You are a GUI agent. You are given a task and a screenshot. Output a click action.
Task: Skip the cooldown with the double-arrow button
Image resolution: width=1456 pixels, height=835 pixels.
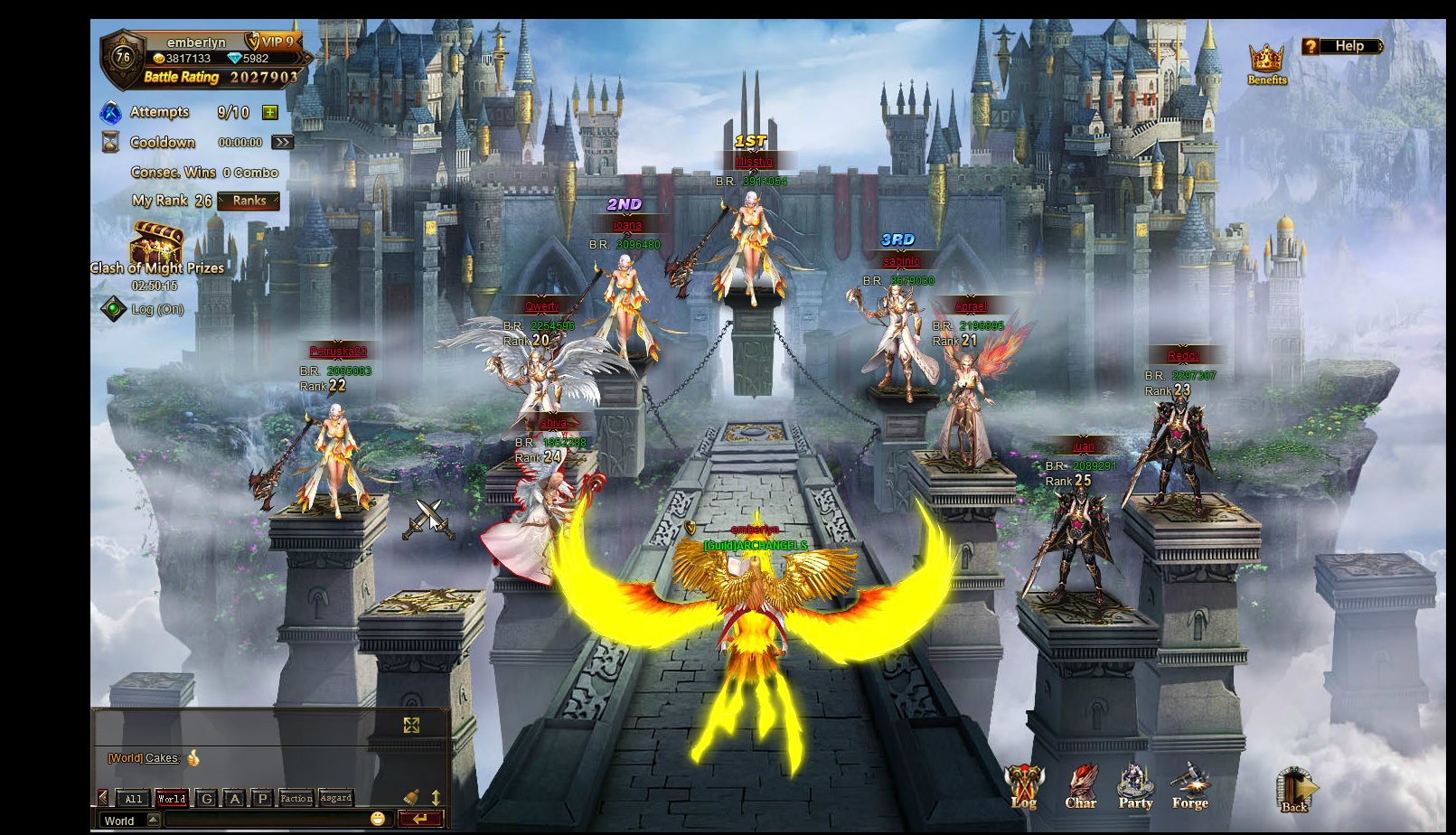point(282,142)
